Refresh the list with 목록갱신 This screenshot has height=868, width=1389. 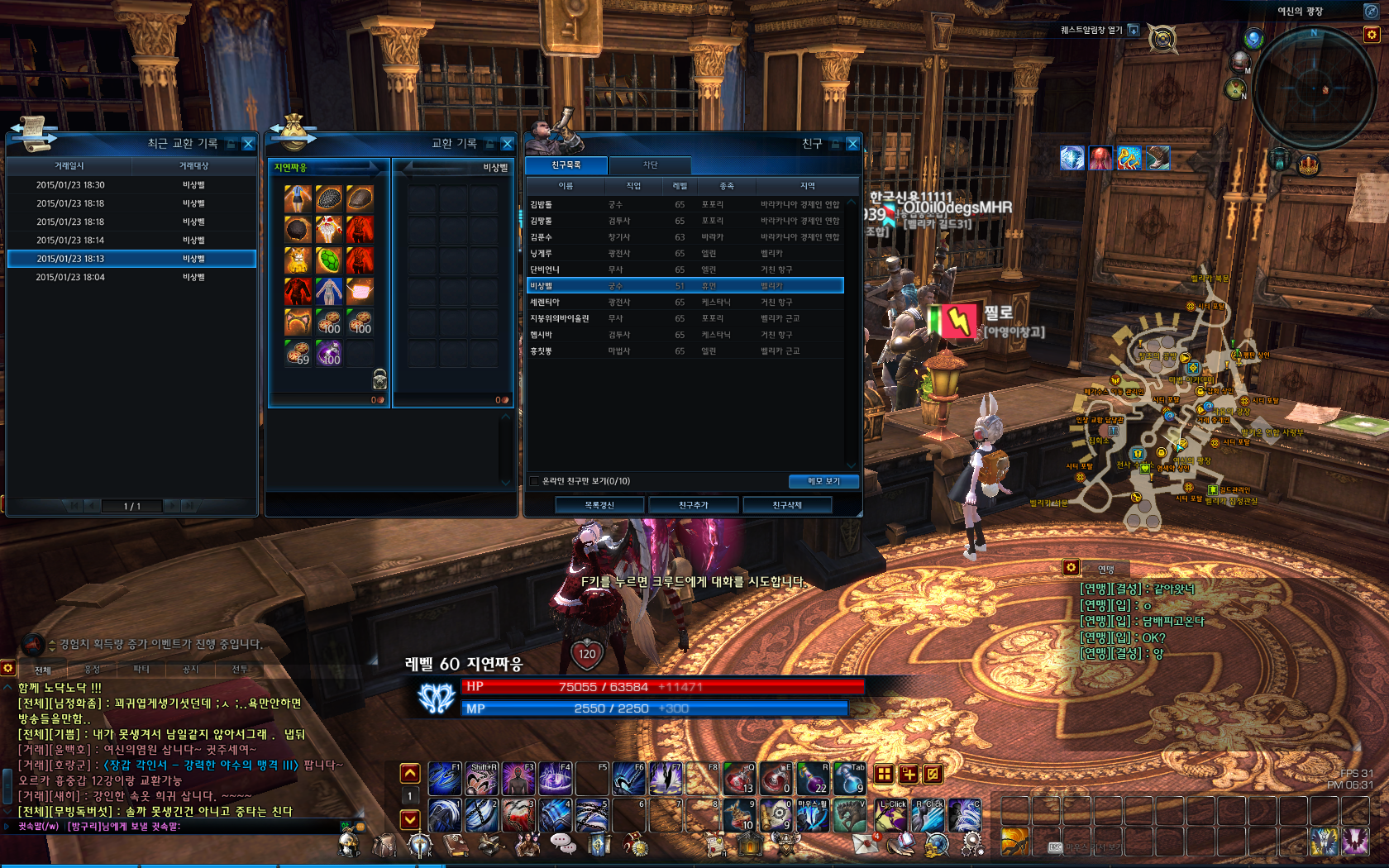pos(599,505)
